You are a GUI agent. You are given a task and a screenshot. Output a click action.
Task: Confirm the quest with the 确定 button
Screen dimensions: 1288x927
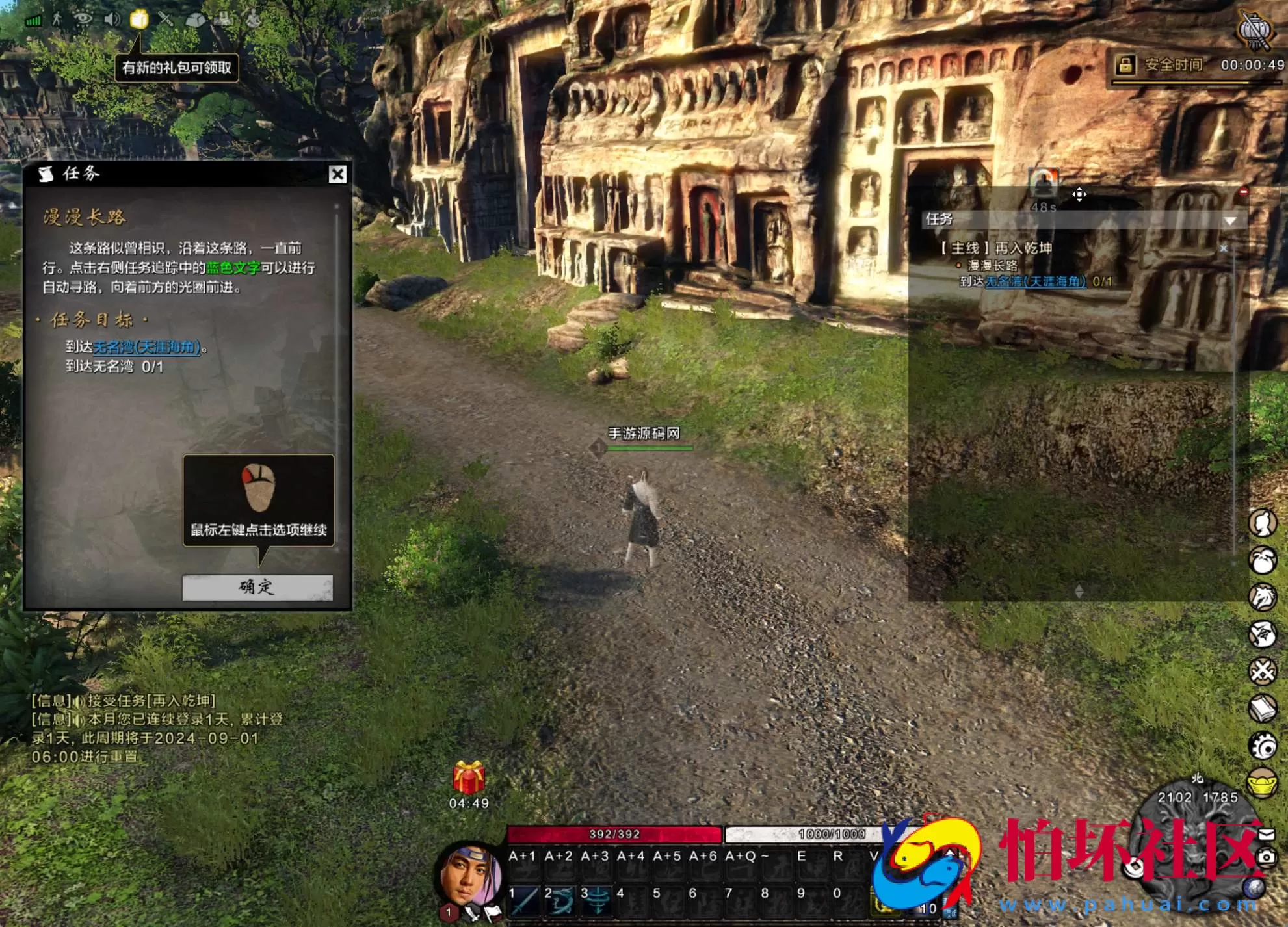[x=257, y=587]
